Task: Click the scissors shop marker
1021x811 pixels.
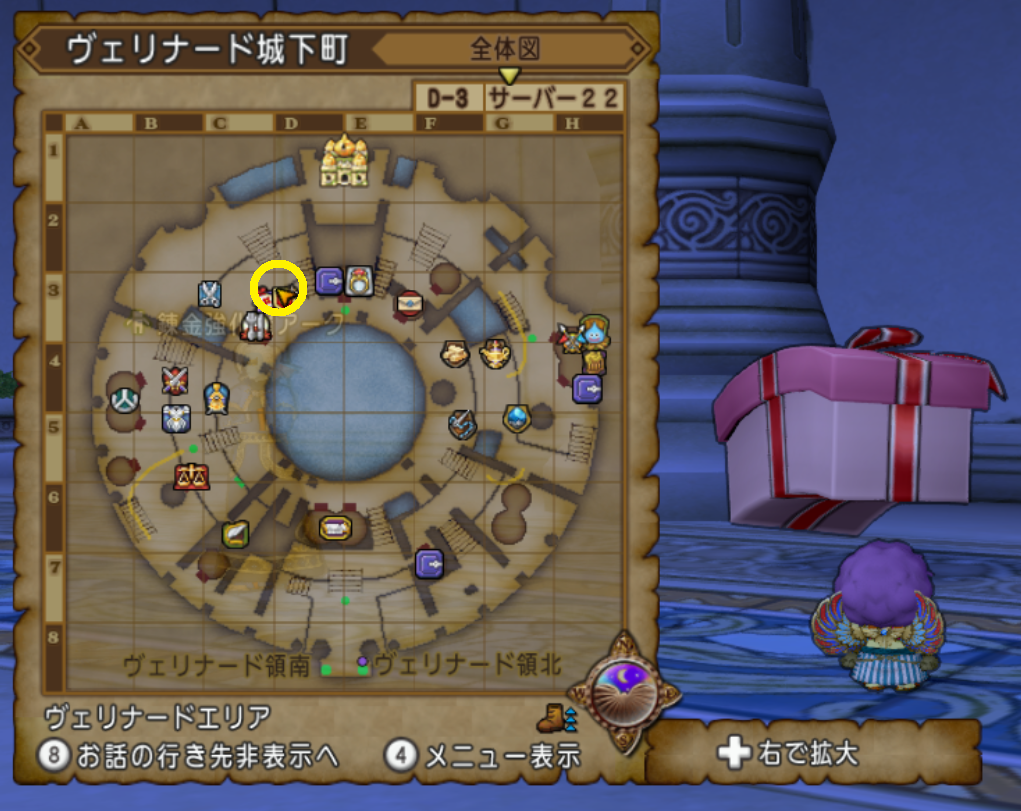Action: coord(209,293)
